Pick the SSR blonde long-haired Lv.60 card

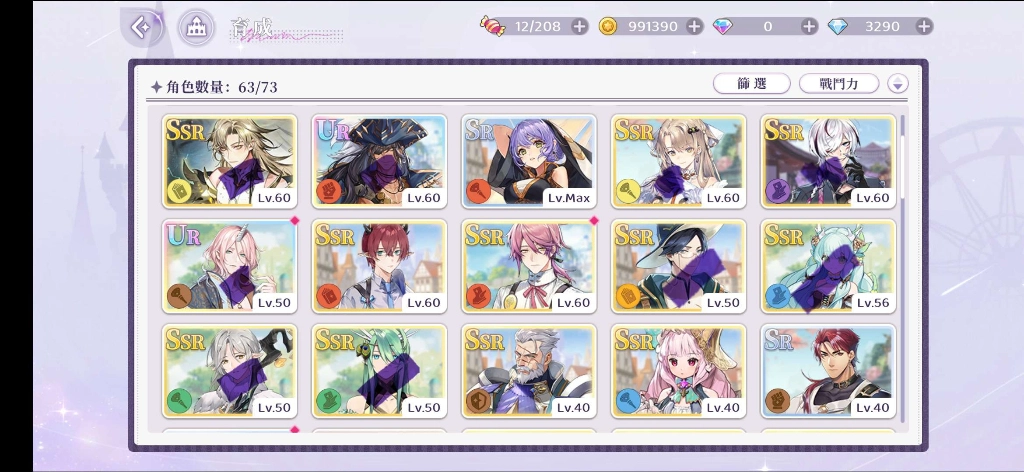229,160
